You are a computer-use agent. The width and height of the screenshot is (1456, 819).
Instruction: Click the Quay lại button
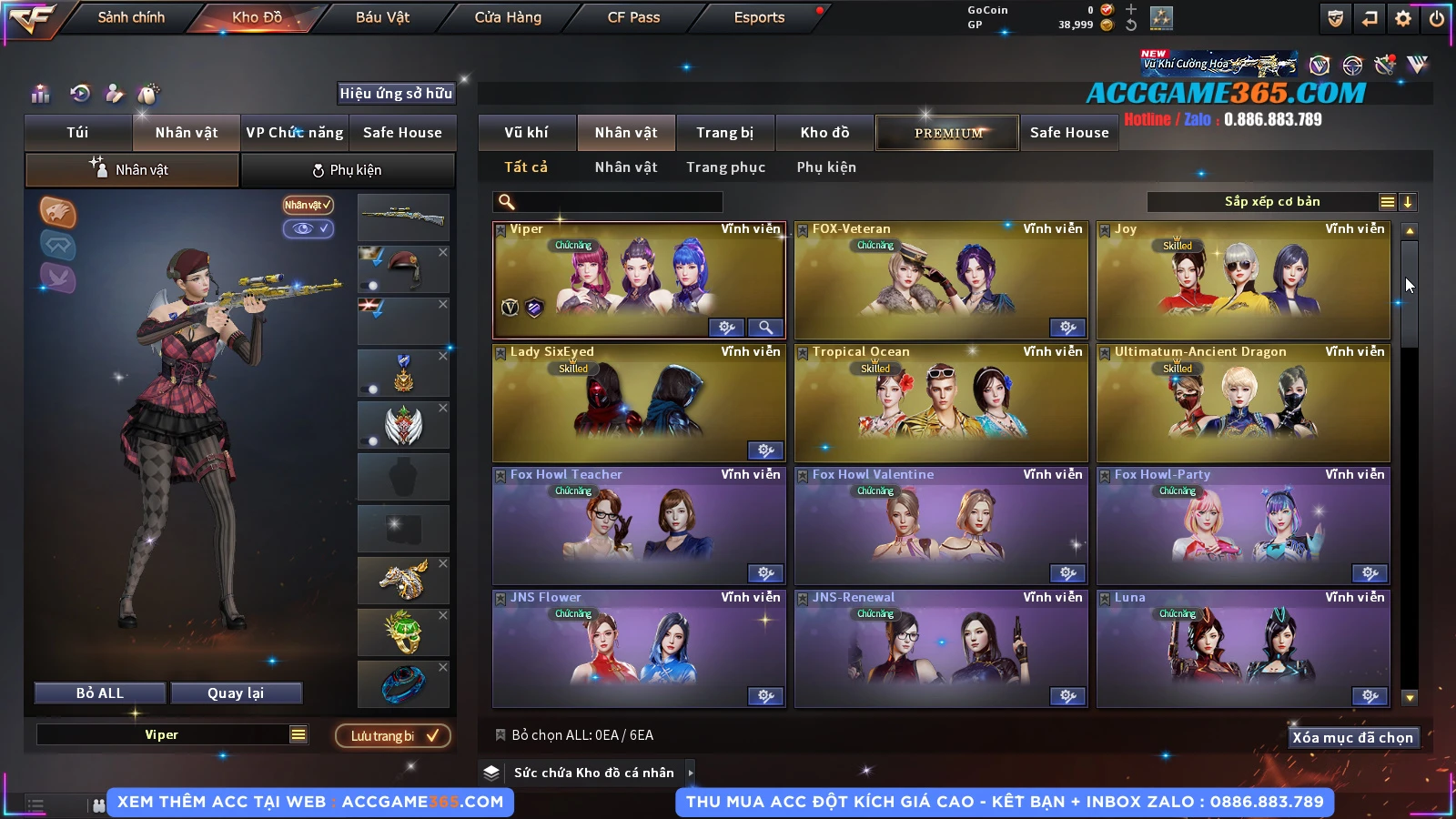tap(236, 693)
